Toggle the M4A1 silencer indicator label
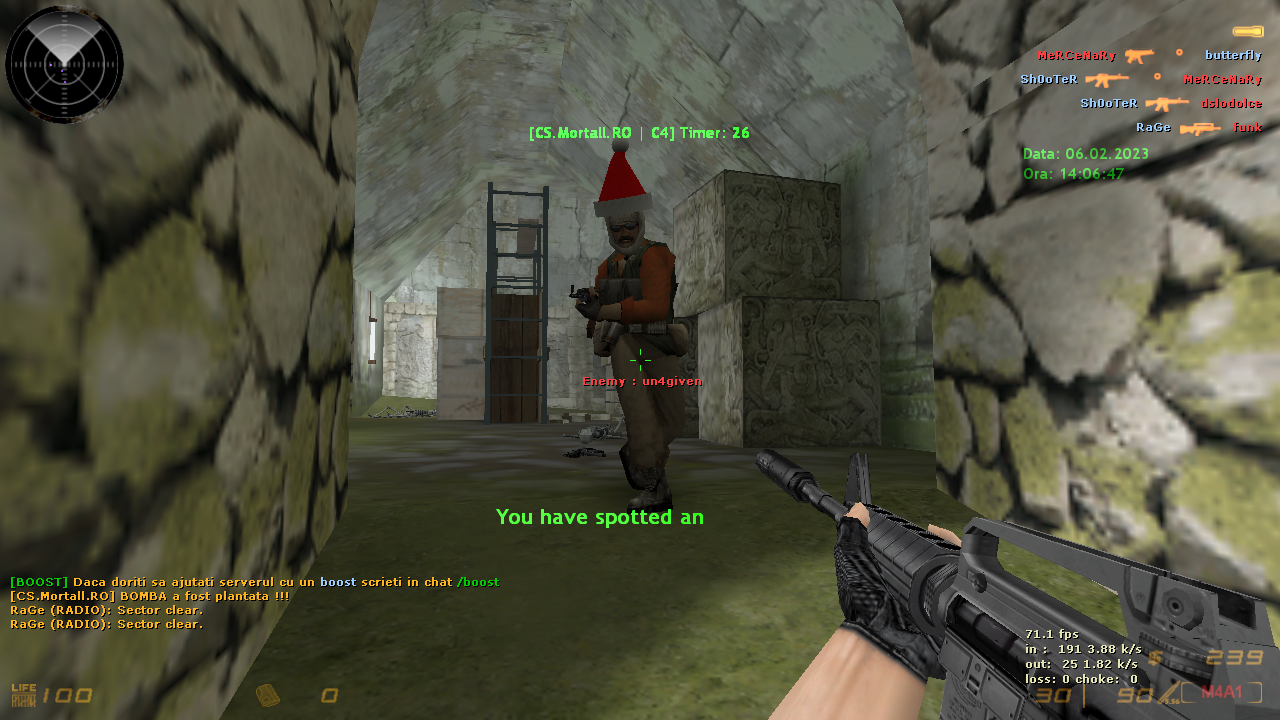Image resolution: width=1280 pixels, height=720 pixels. pos(1221,692)
